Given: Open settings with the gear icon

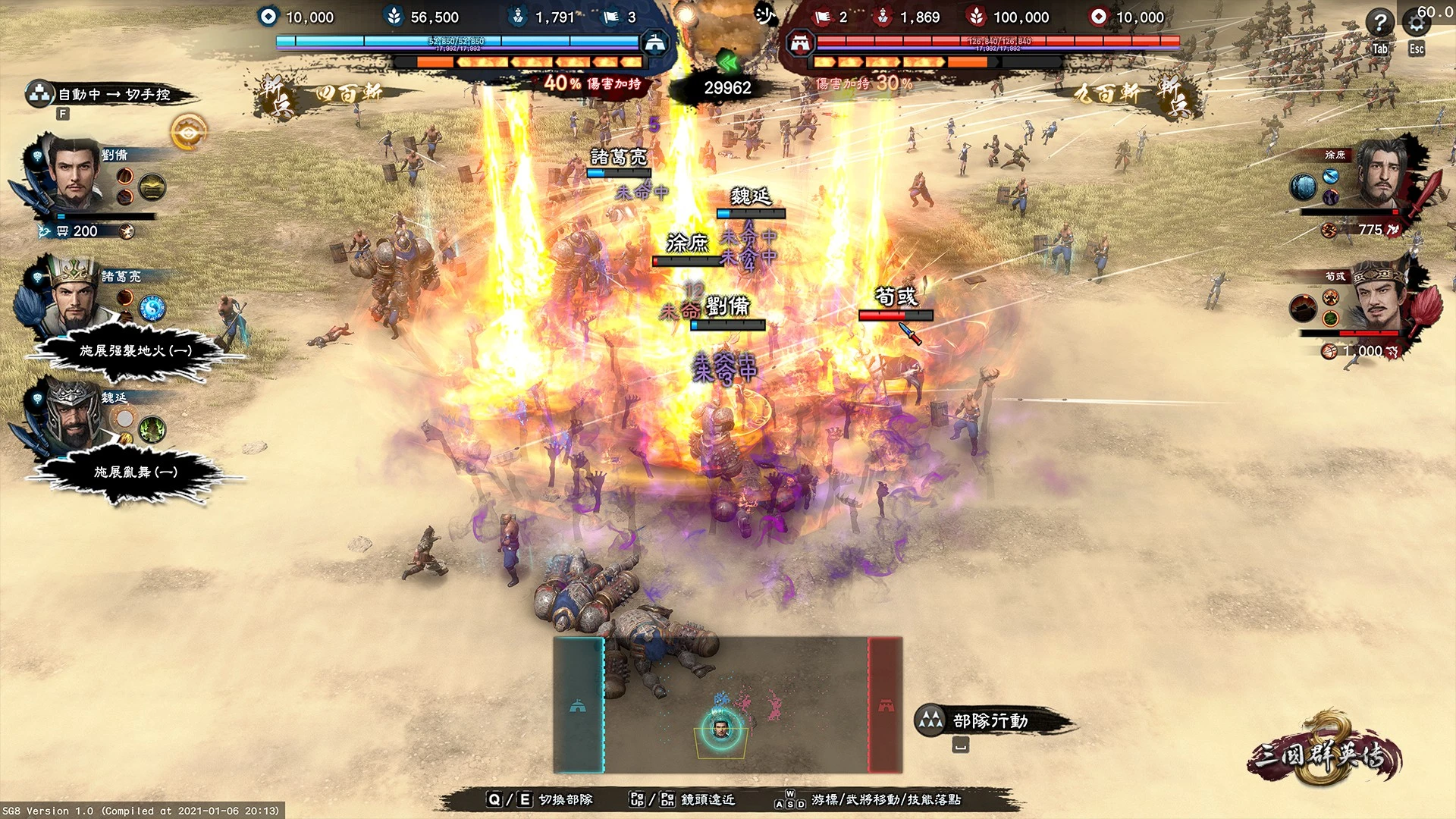Looking at the screenshot, I should [x=1417, y=23].
